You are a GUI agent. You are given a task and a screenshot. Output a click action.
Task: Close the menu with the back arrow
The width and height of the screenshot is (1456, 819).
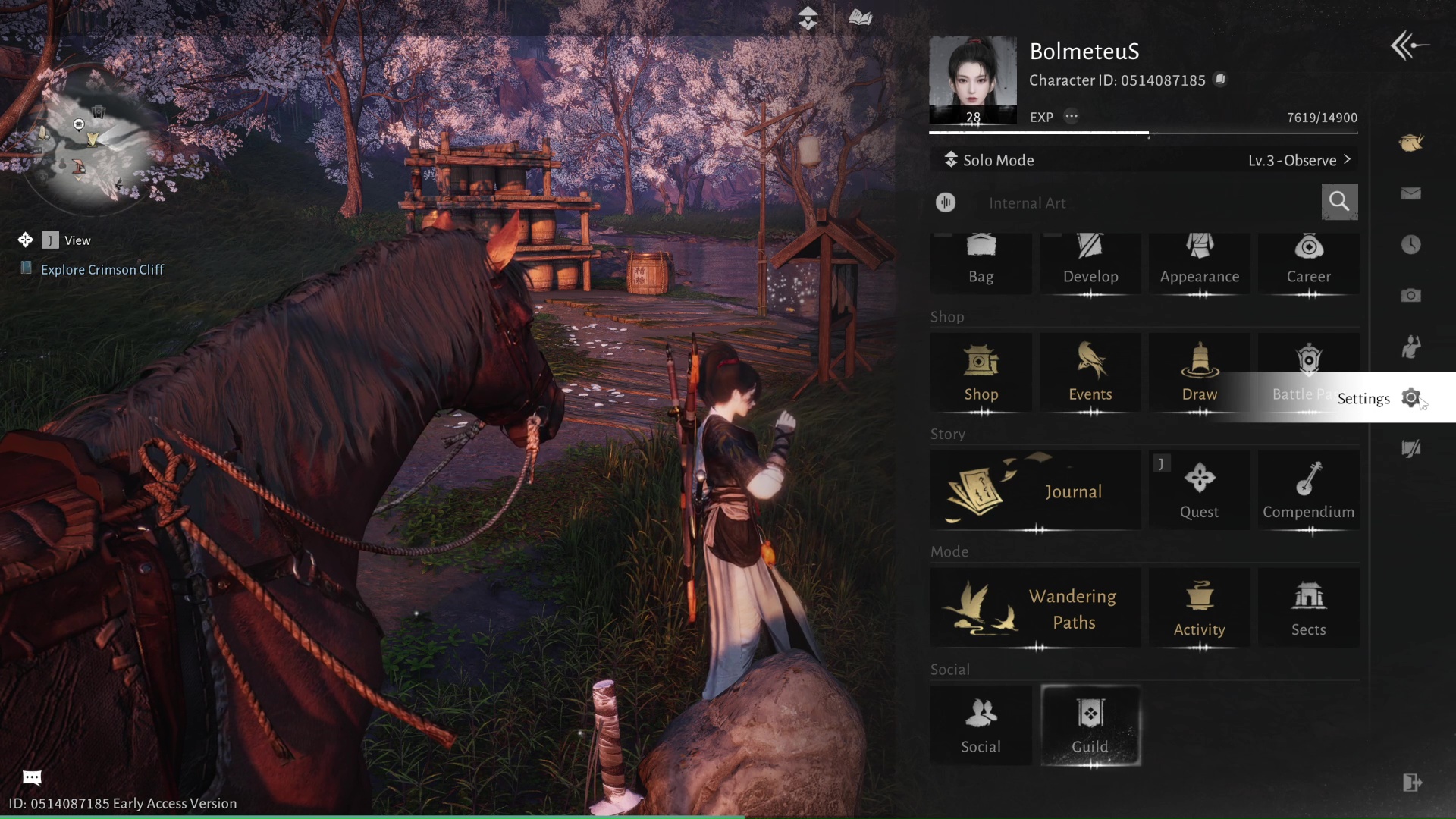click(x=1409, y=45)
